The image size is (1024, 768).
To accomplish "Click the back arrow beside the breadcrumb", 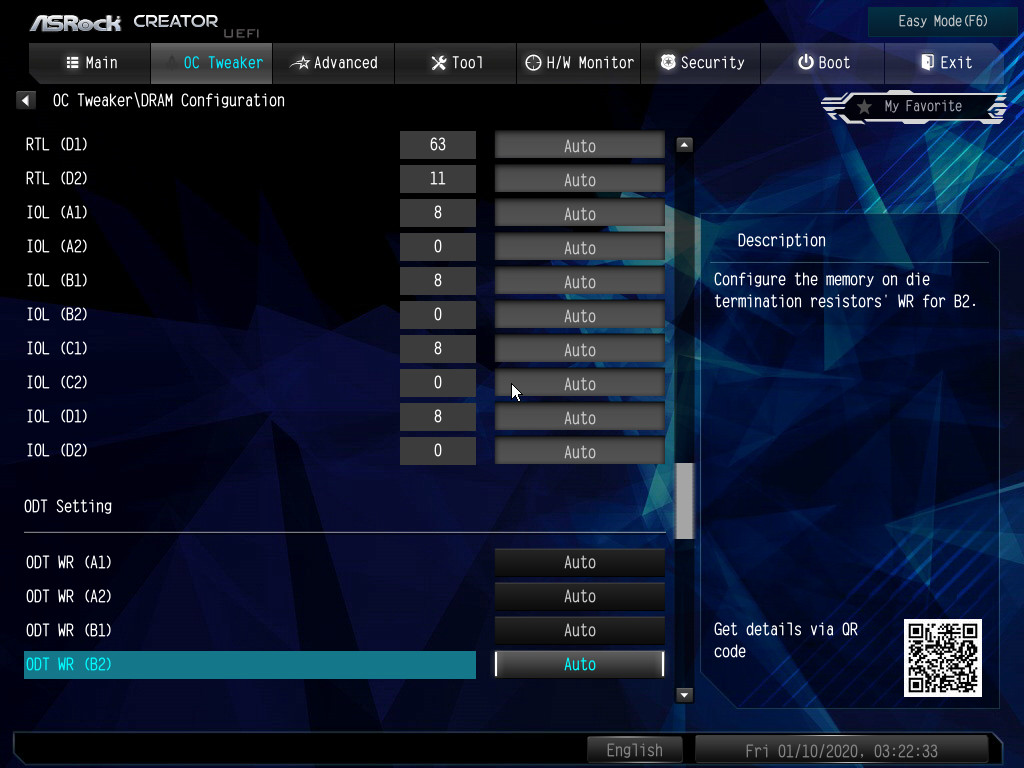I will [27, 100].
